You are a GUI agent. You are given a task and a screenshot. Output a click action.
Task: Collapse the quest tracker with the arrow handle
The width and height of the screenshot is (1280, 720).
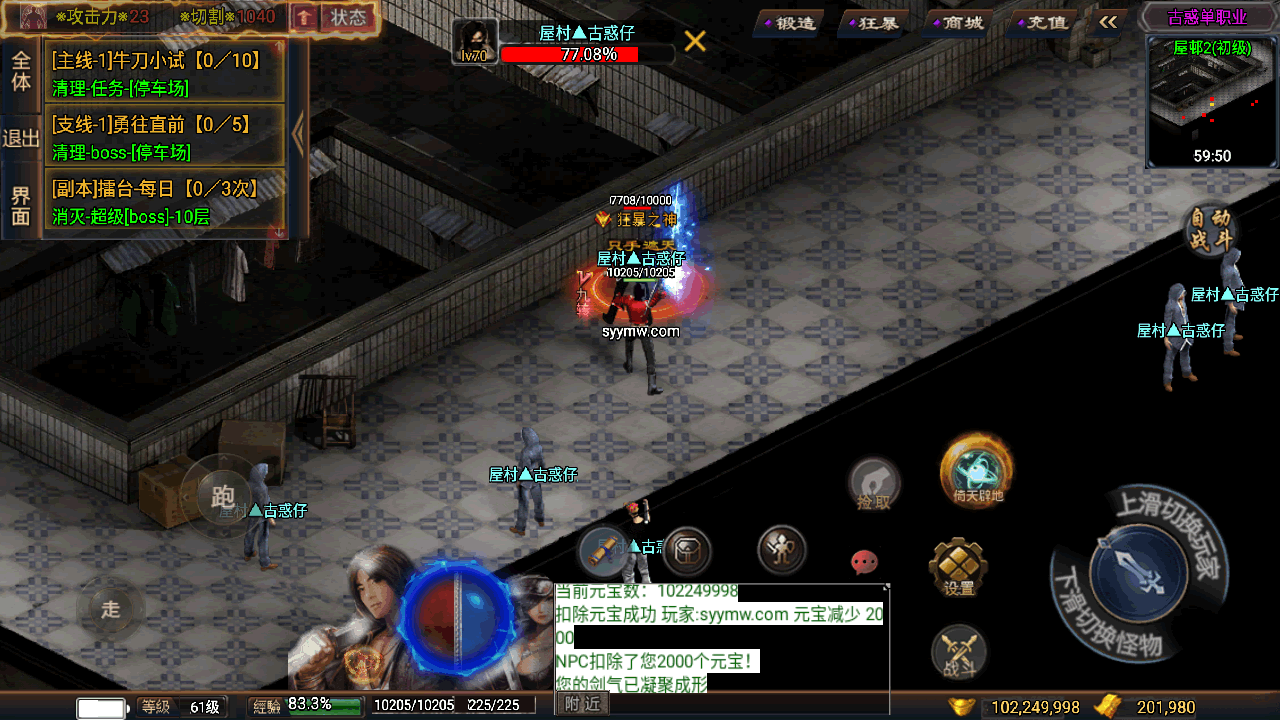(298, 136)
